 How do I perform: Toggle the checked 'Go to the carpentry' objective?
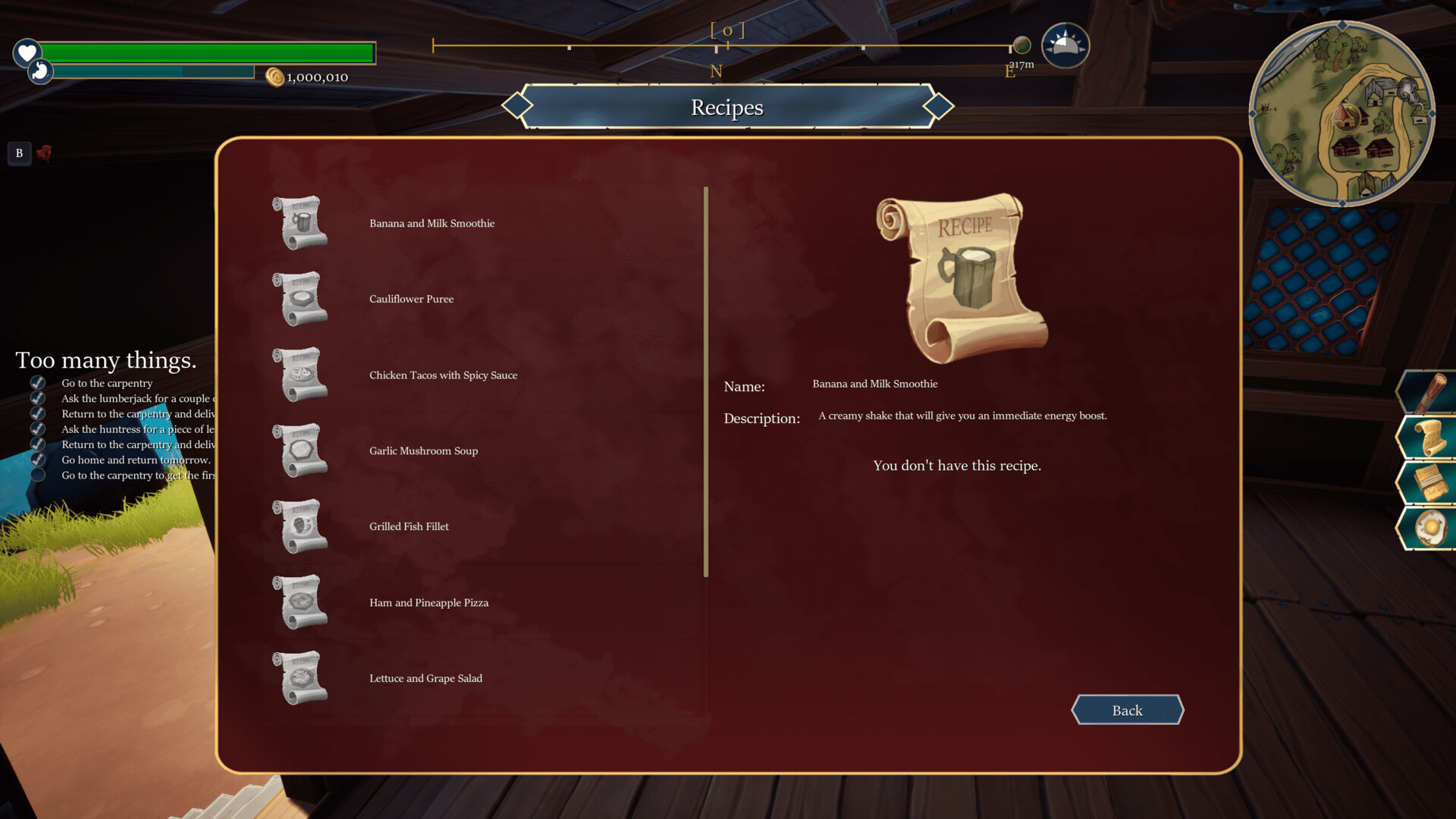(37, 383)
